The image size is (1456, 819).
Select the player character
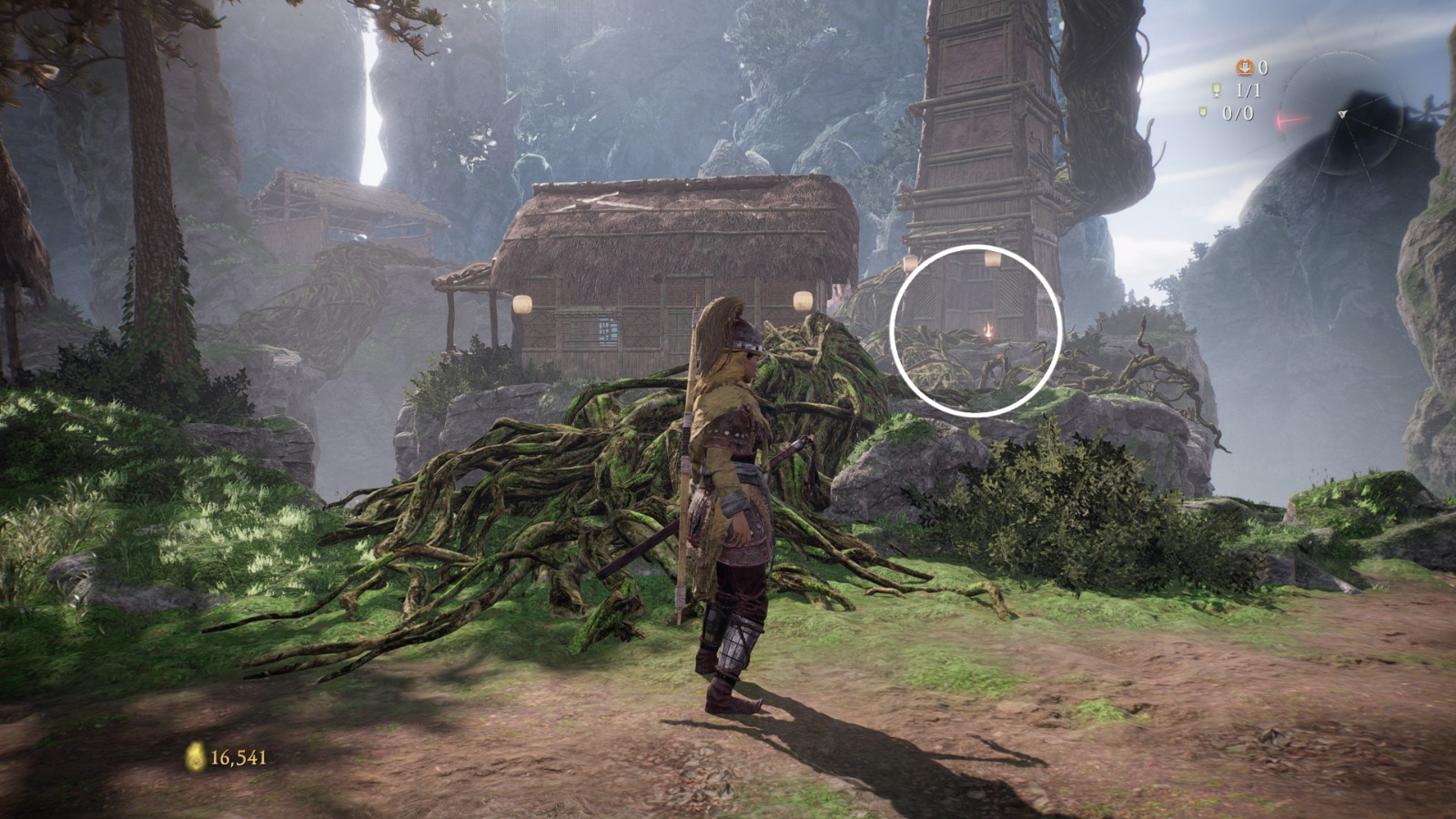tap(737, 482)
